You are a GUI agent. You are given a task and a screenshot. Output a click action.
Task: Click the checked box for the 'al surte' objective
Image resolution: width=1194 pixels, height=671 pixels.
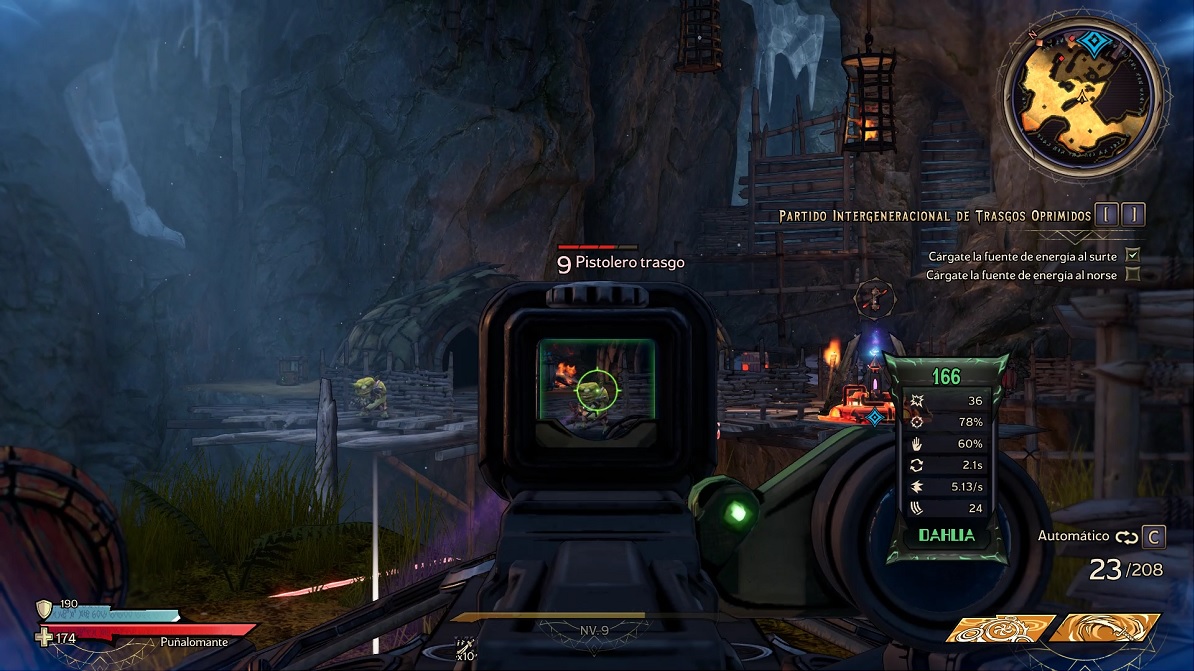(x=1133, y=256)
